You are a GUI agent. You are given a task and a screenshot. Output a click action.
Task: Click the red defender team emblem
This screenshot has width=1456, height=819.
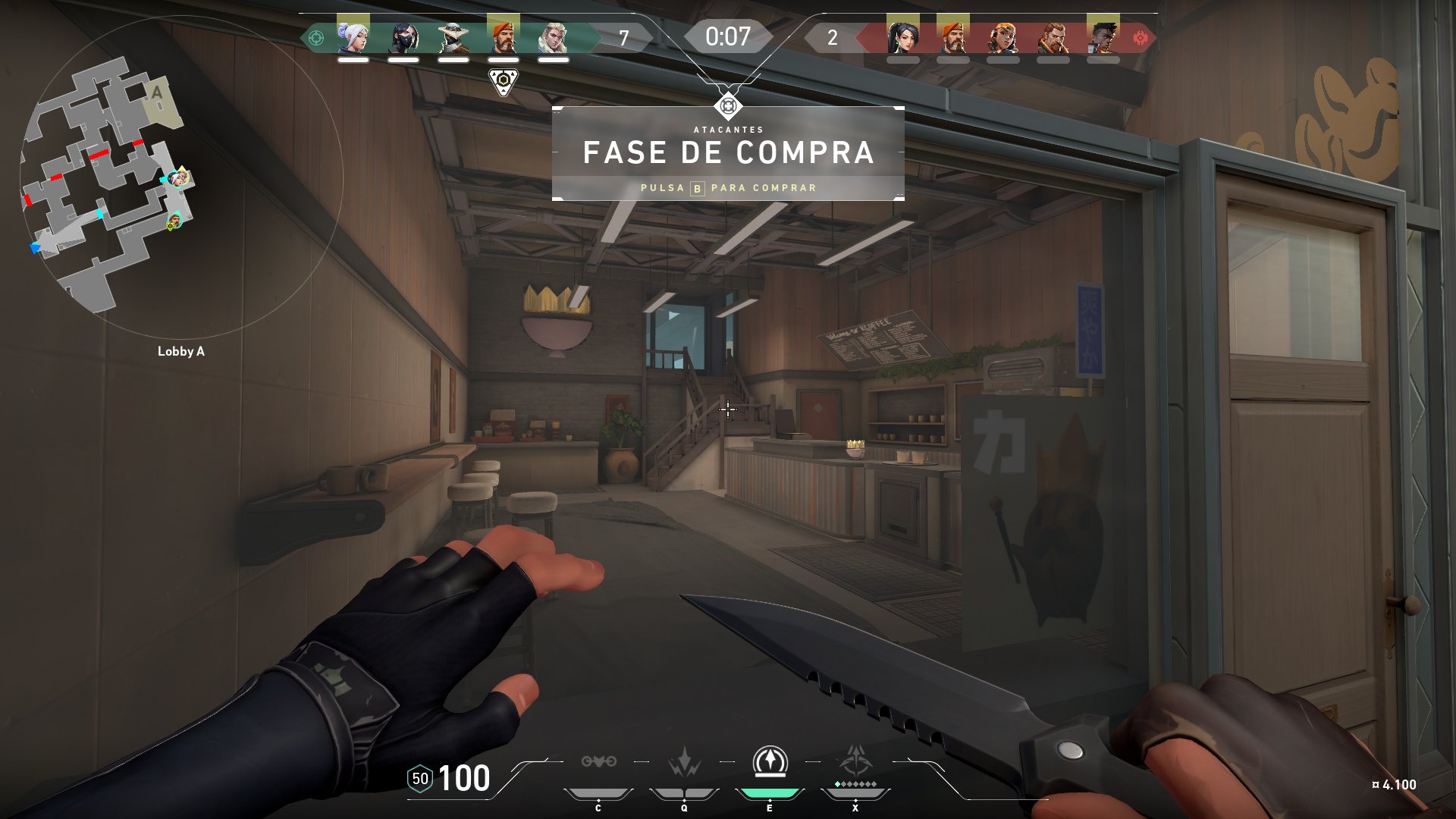point(1140,37)
